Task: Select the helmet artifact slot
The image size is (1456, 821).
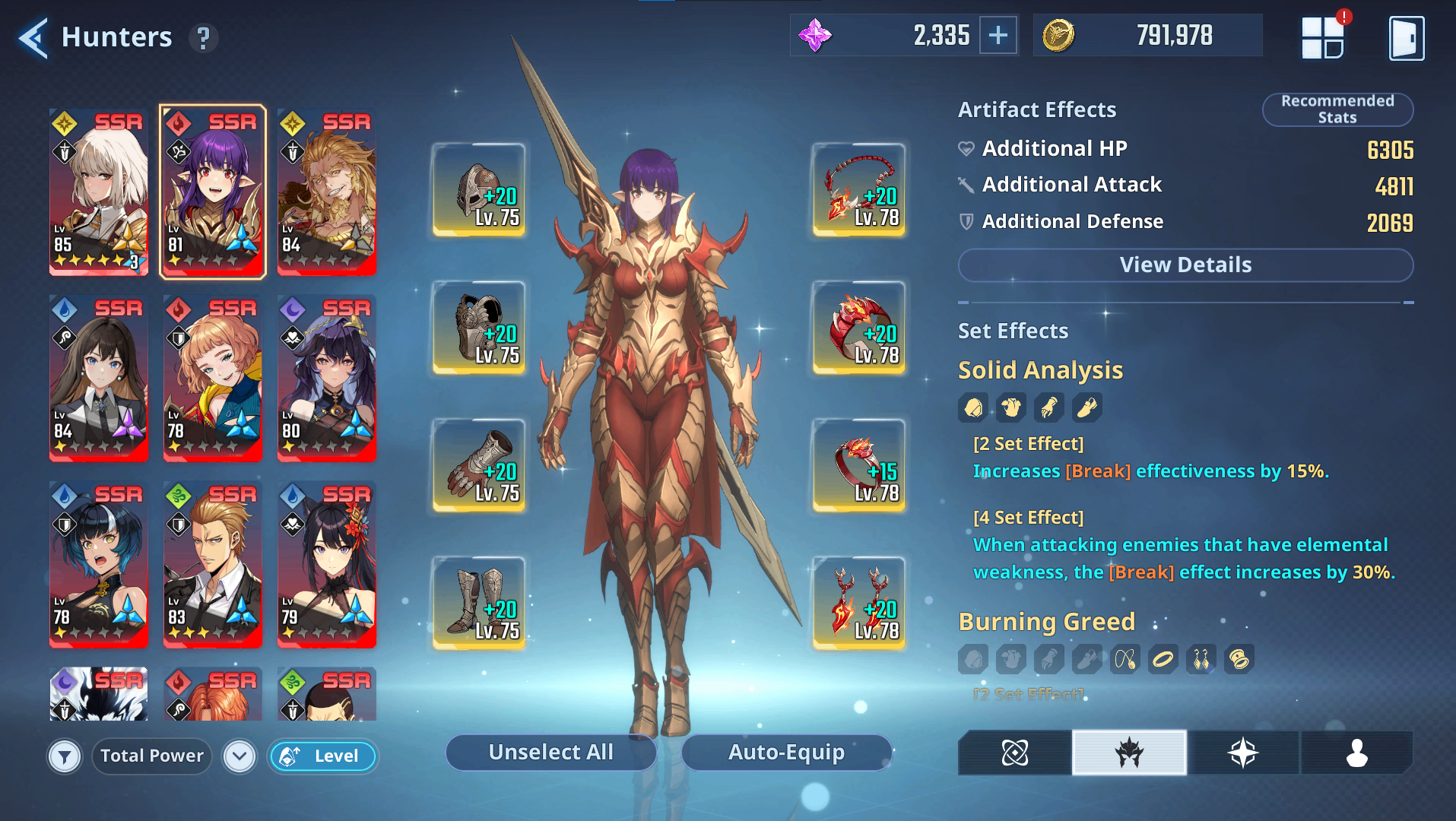Action: (479, 190)
